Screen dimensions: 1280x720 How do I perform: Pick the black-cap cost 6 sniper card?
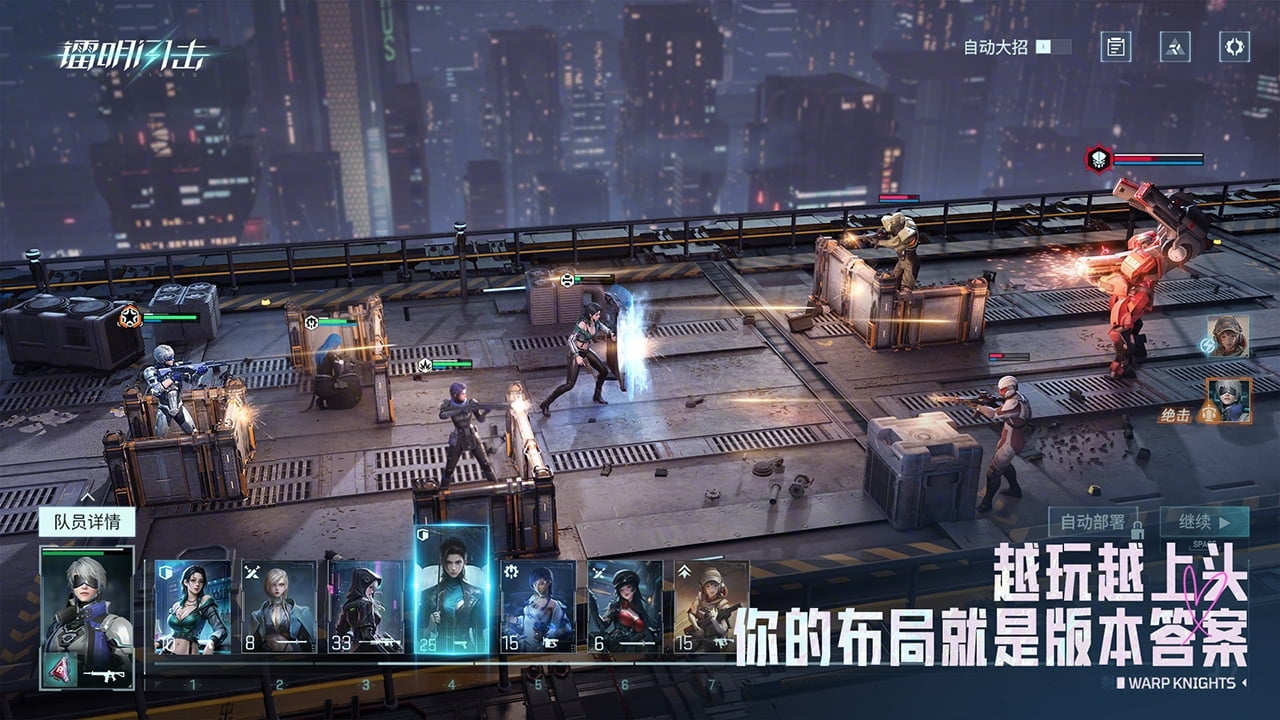625,606
